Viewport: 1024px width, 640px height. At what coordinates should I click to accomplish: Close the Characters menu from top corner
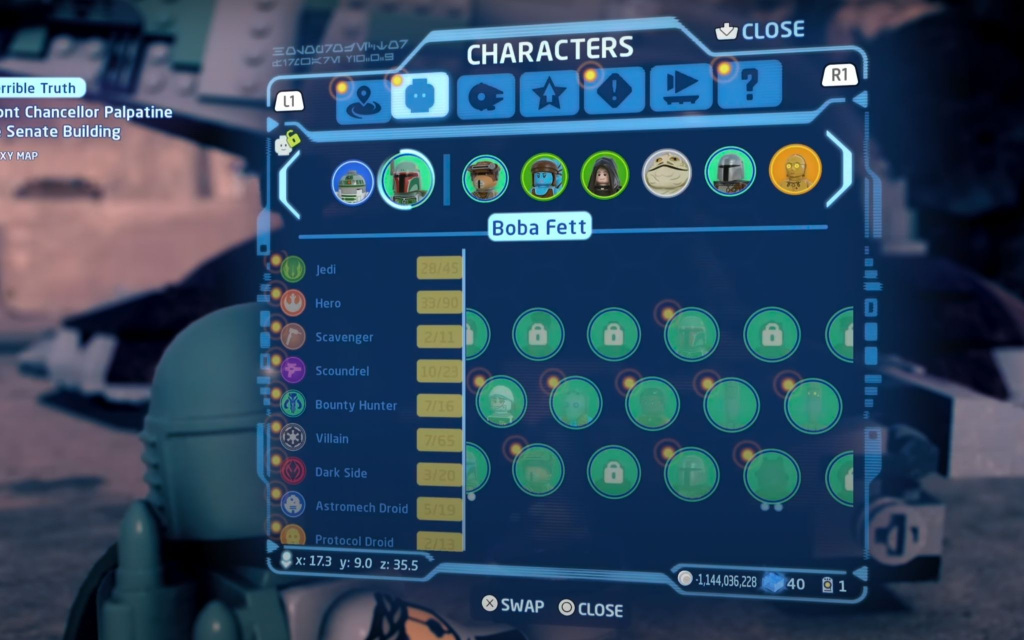(x=760, y=31)
